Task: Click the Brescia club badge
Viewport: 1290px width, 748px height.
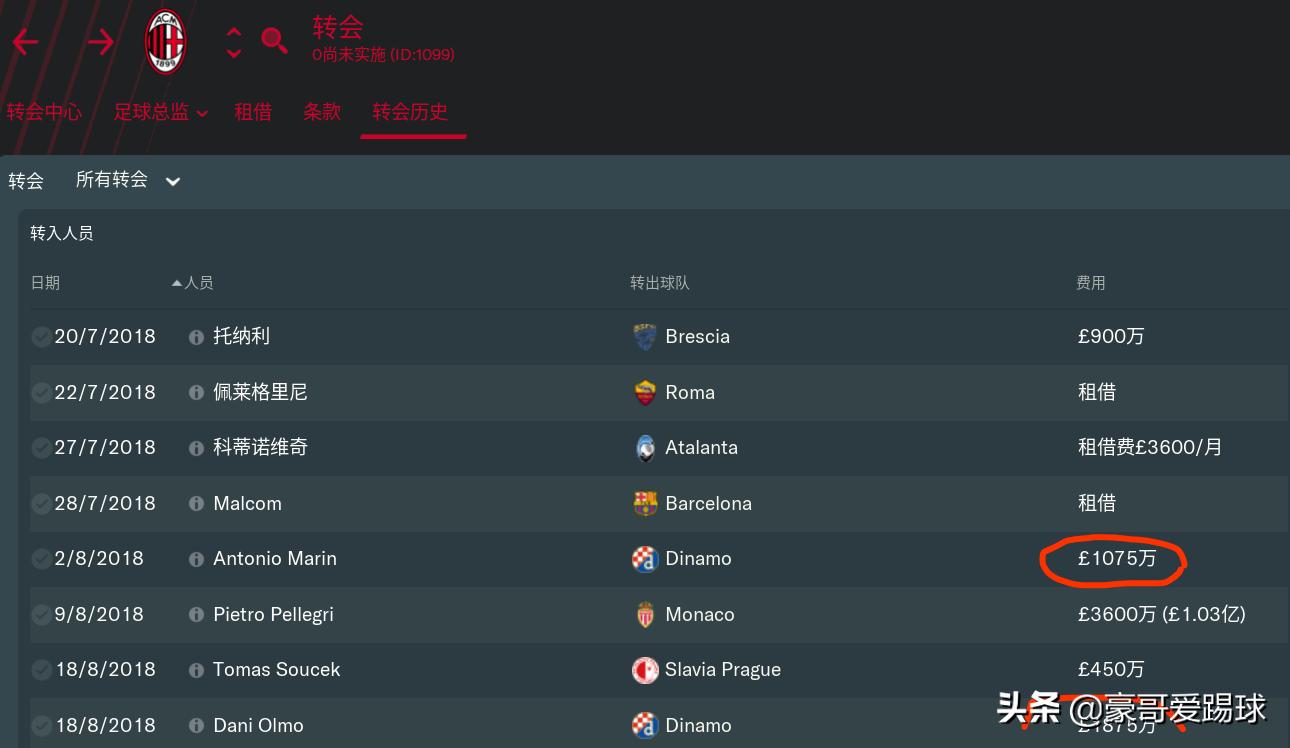Action: tap(645, 337)
